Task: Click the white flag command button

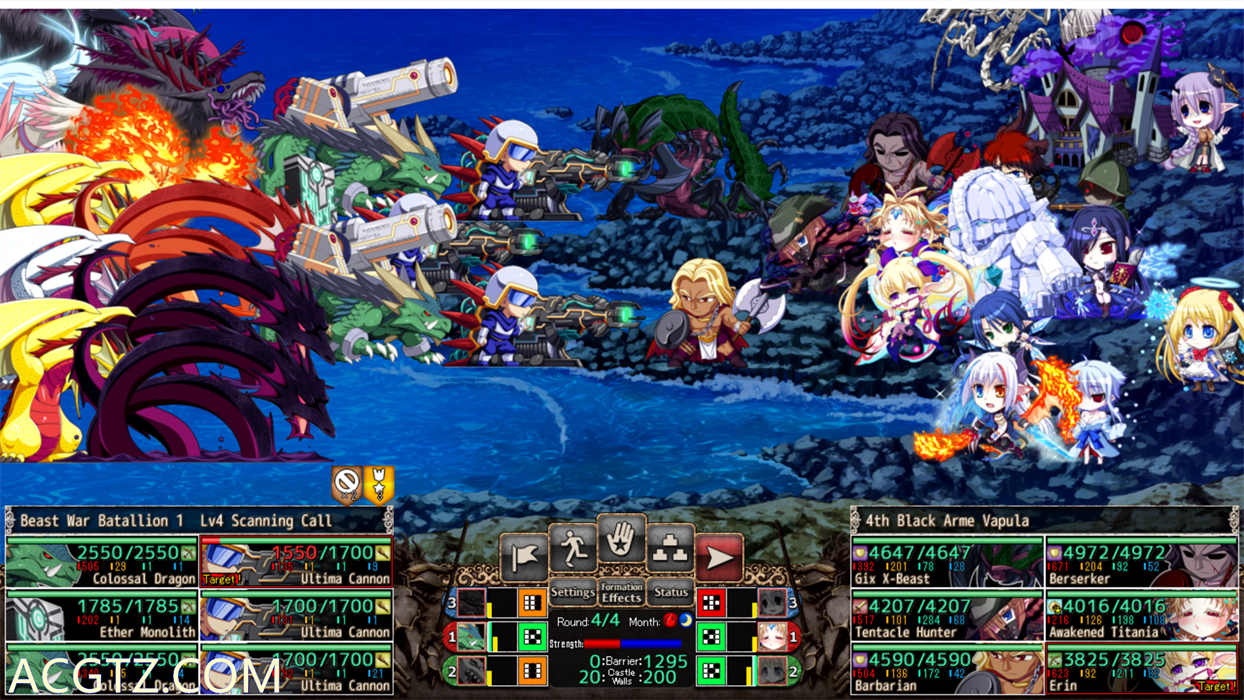Action: point(523,556)
